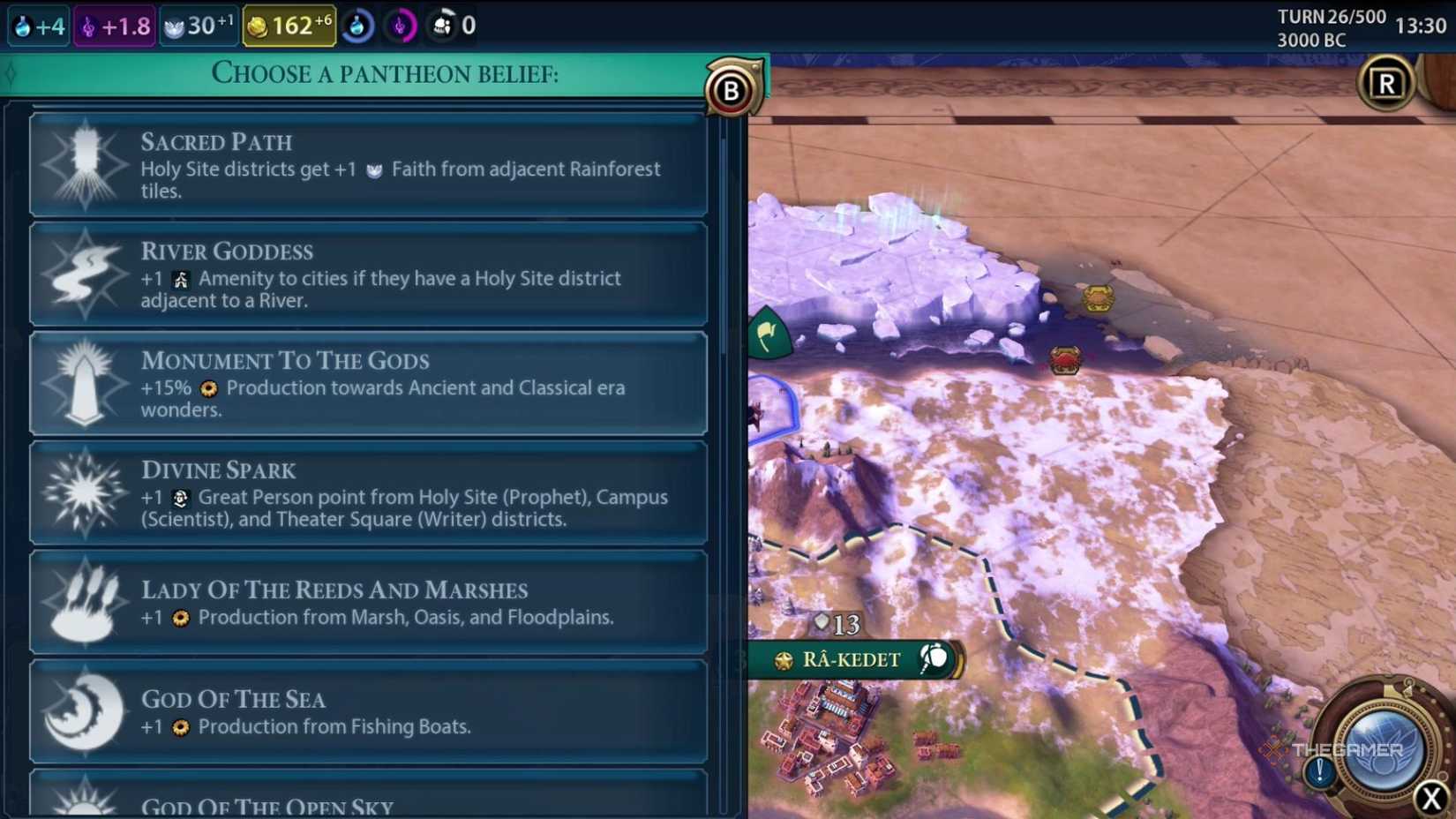
Task: Pick God of the Sea belief
Action: pos(369,711)
